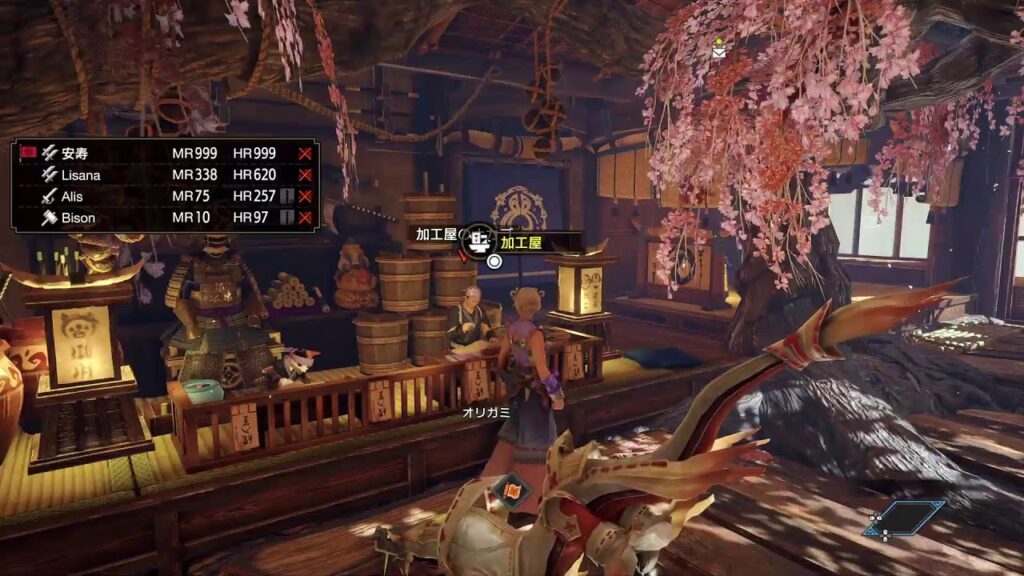Click the orange map icon in the diamond

[x=511, y=491]
